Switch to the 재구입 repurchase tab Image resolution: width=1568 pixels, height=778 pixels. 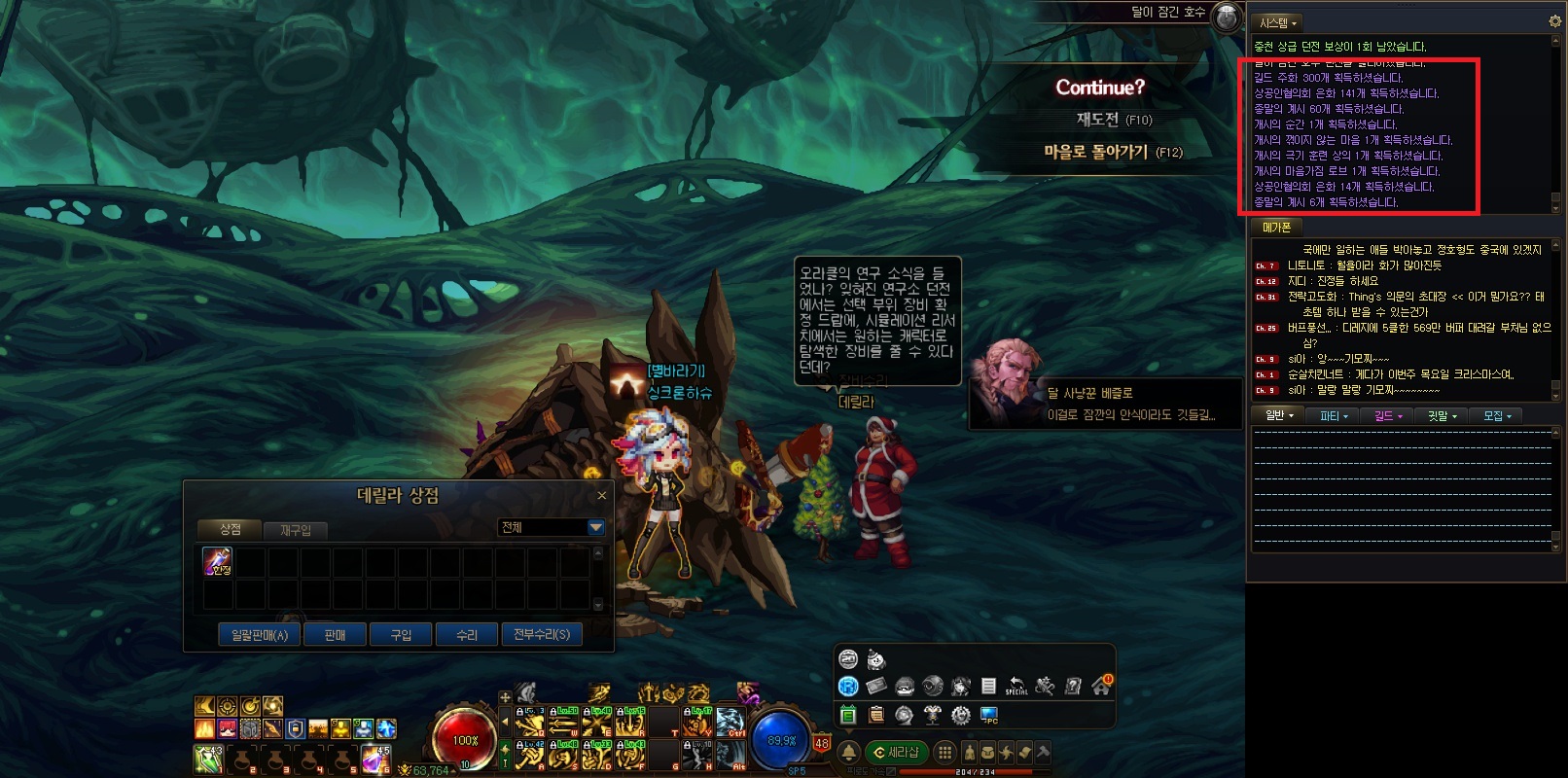pos(295,530)
